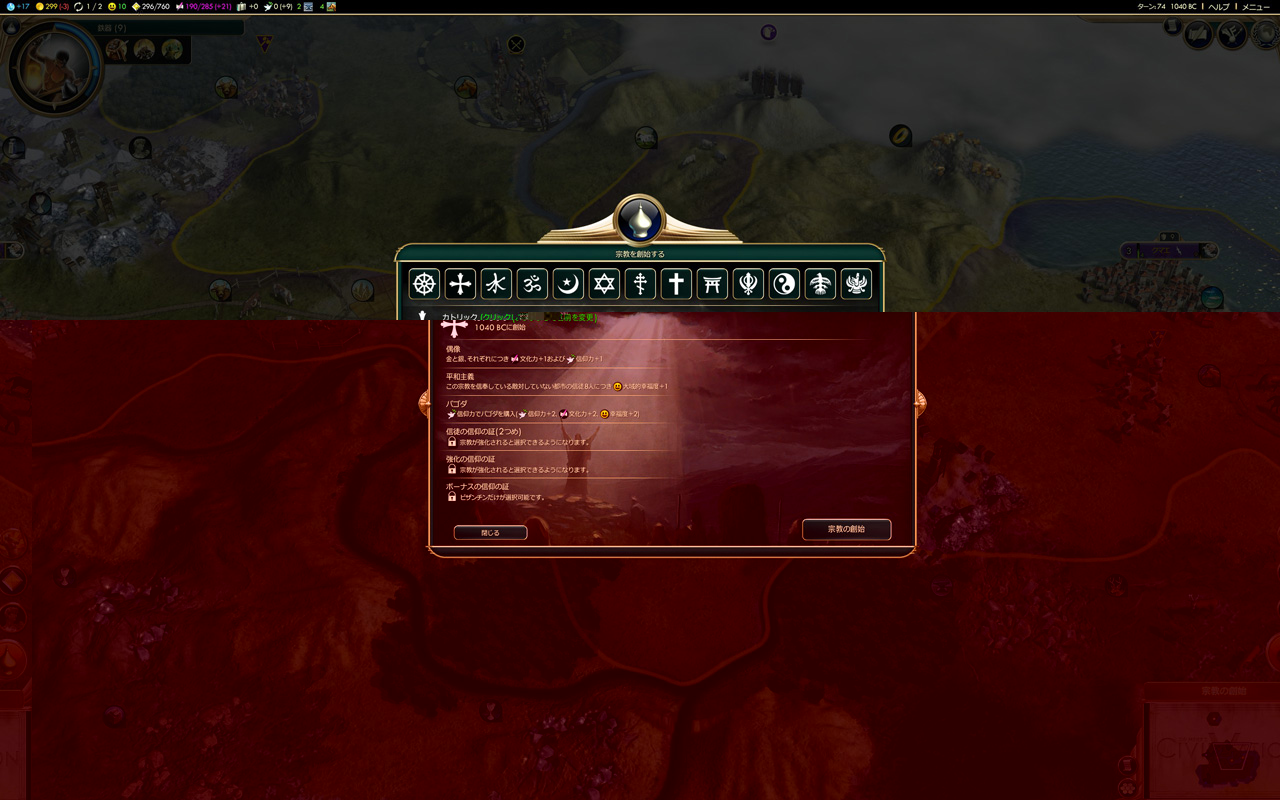The image size is (1280, 800).
Task: Close the dialog with 閉じる
Action: coord(490,533)
